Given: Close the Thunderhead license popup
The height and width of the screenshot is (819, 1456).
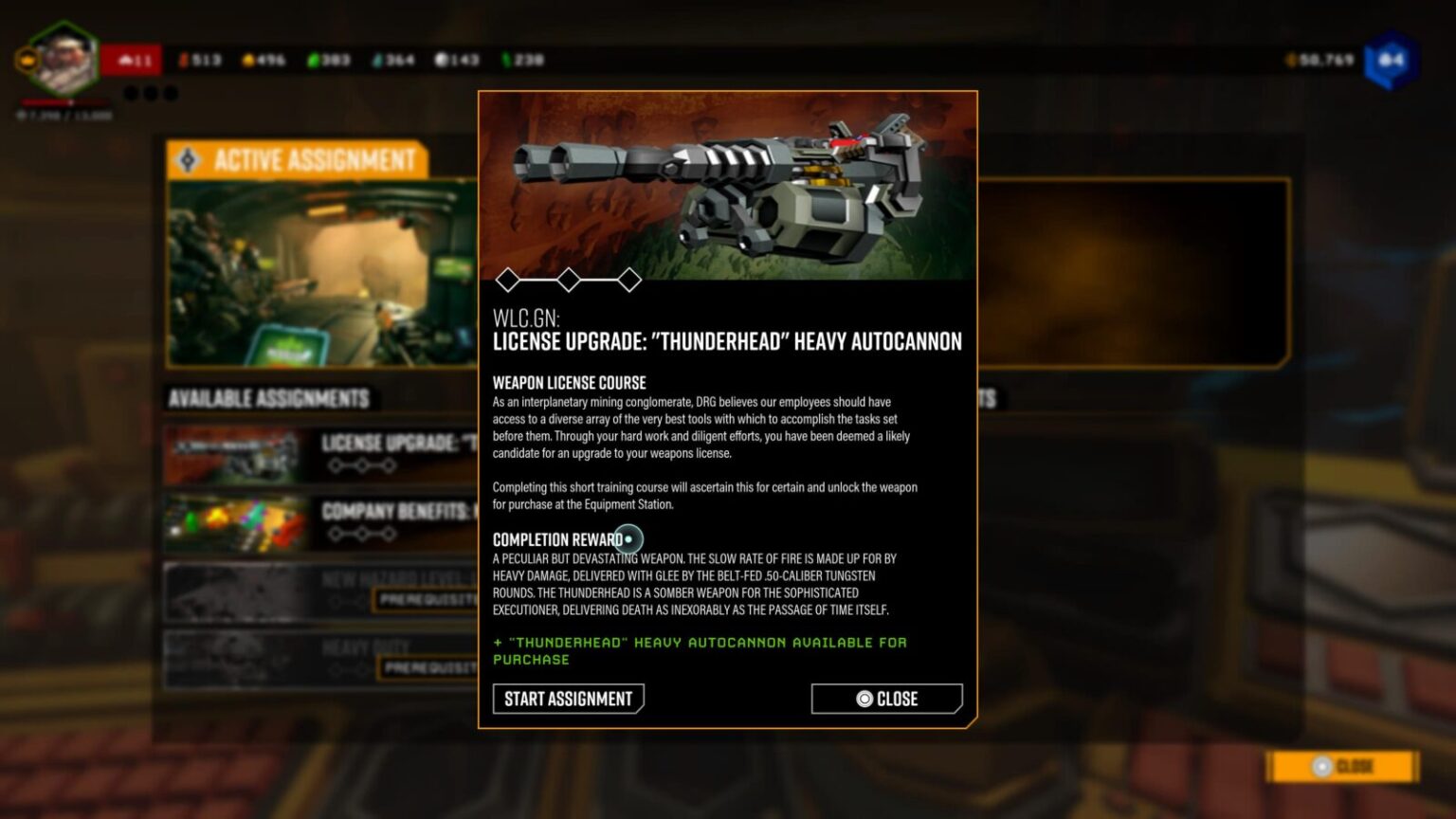Looking at the screenshot, I should click(x=885, y=699).
